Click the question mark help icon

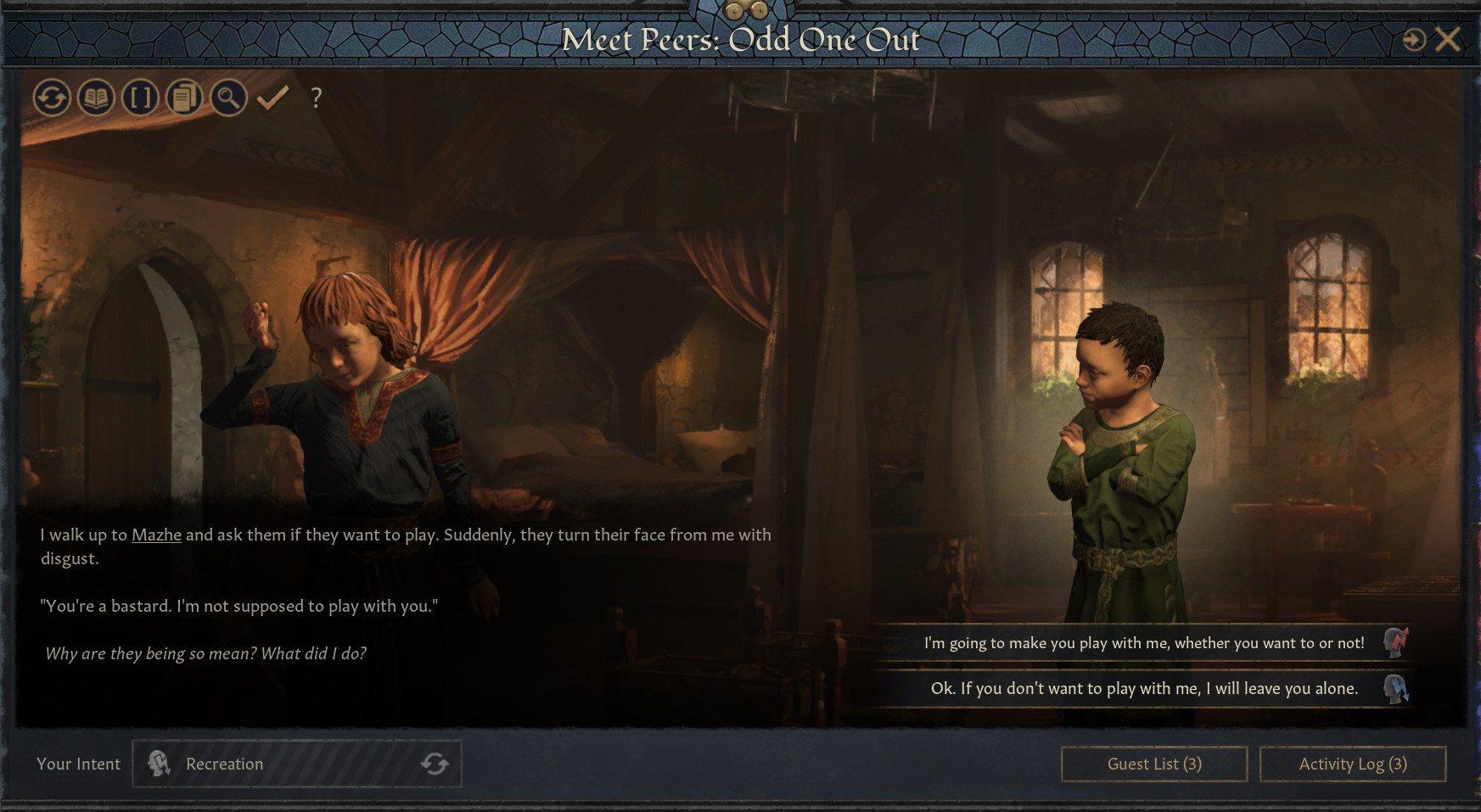point(317,98)
